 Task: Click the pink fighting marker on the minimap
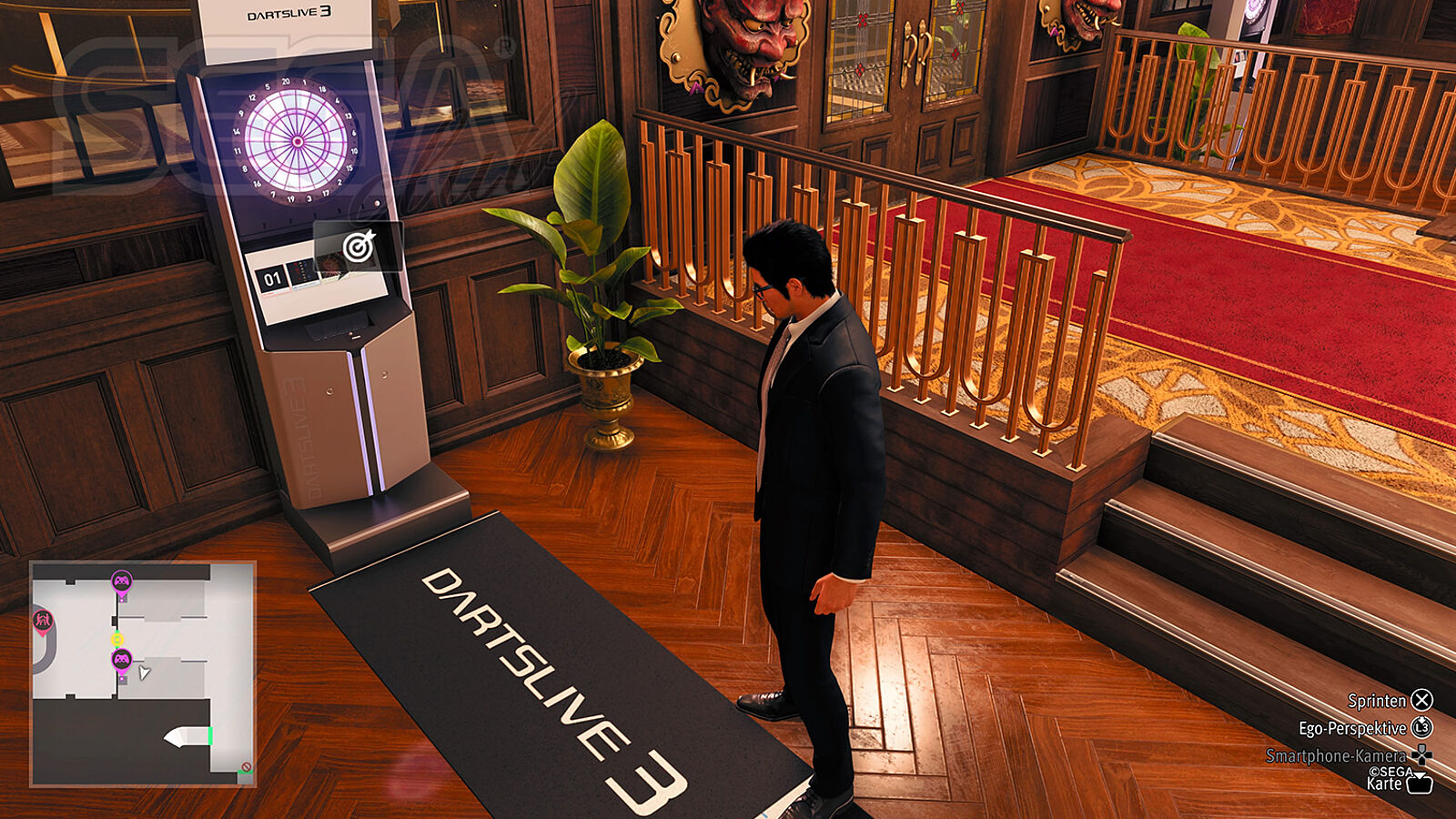point(43,622)
